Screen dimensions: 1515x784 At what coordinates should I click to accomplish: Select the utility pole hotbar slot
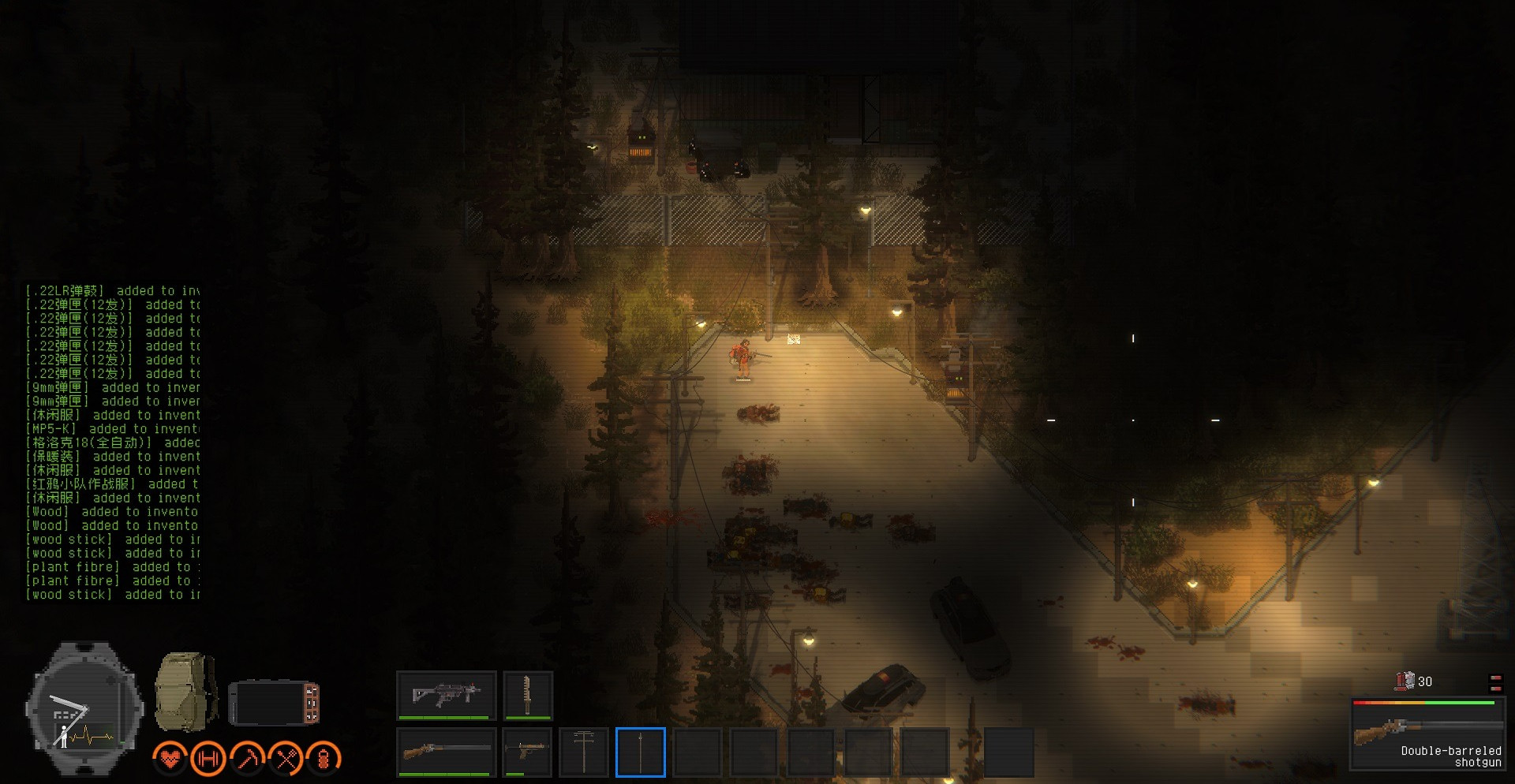(584, 752)
